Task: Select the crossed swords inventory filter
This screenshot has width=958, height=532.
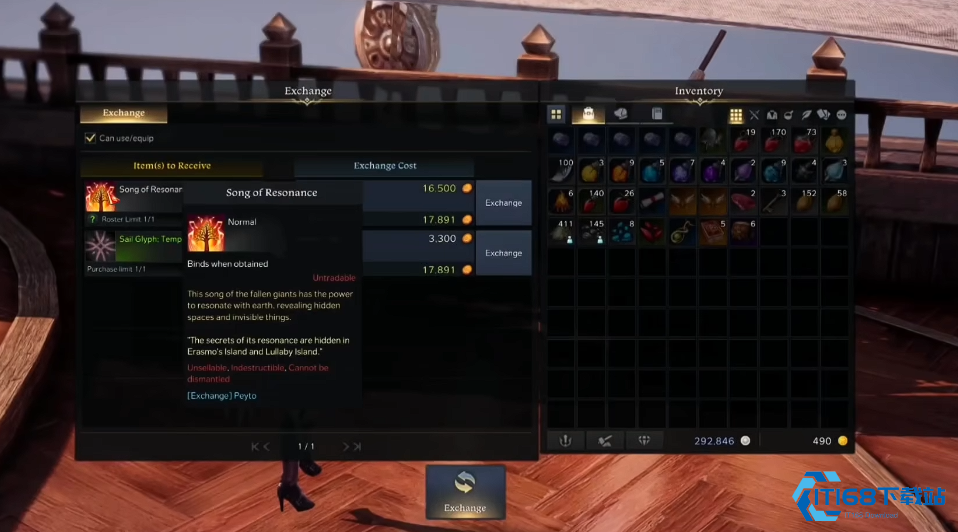Action: tap(755, 116)
